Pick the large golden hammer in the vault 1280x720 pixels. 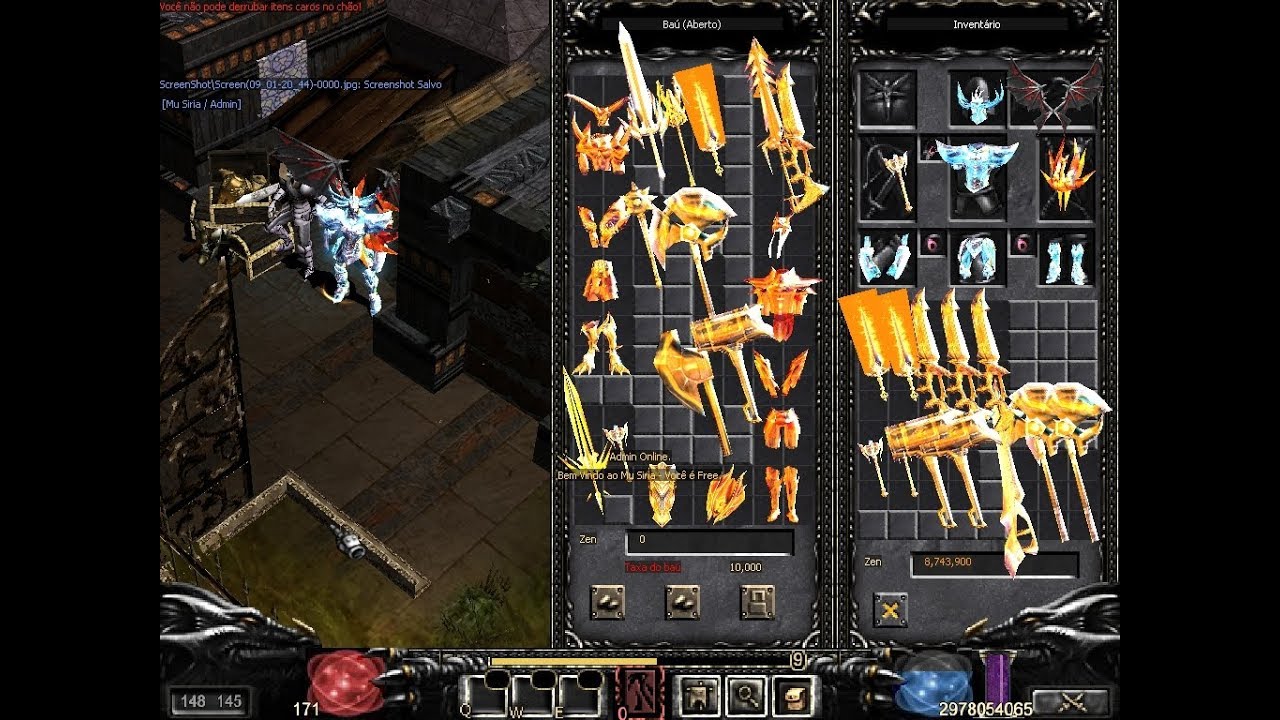727,340
